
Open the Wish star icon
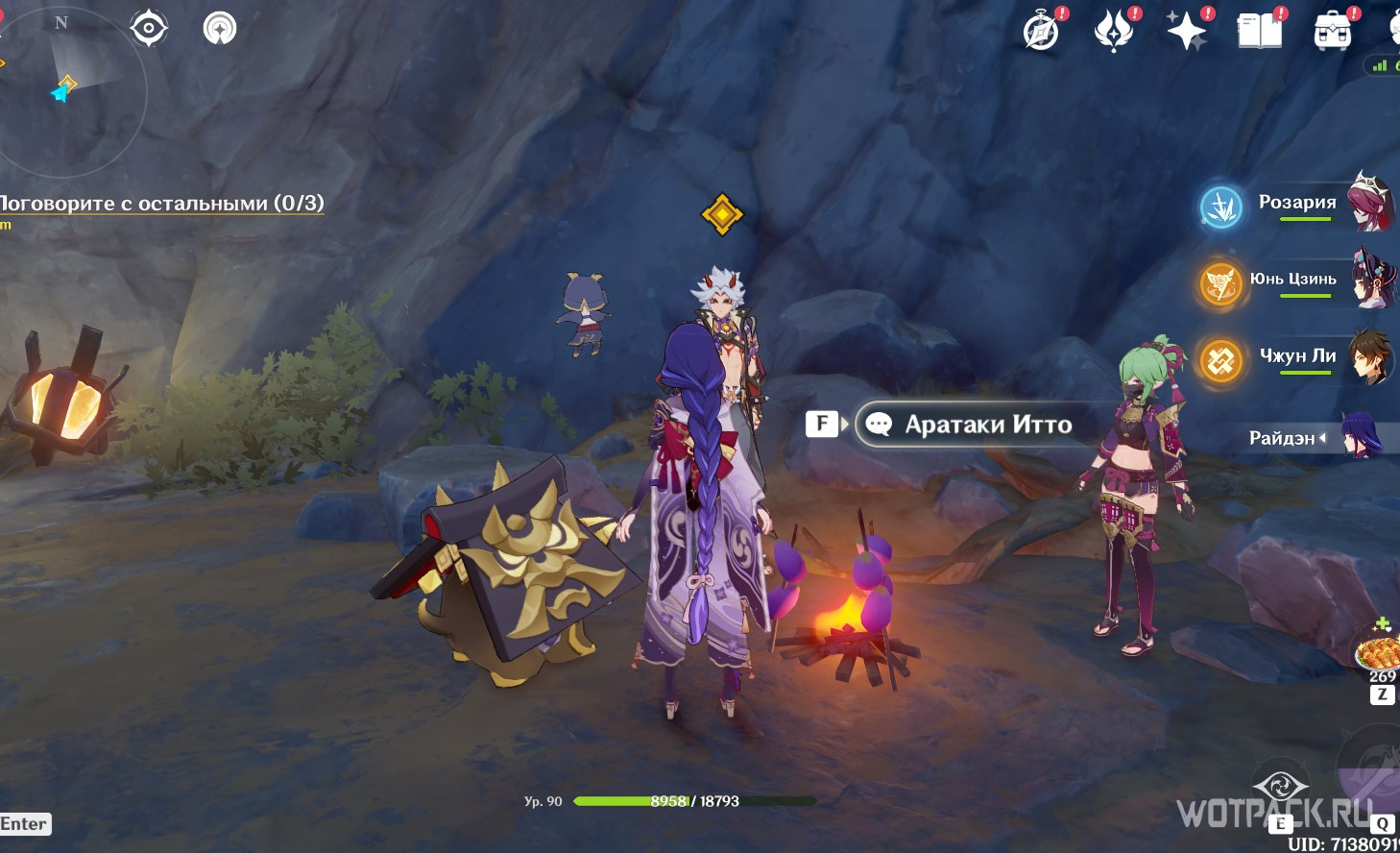click(1187, 32)
